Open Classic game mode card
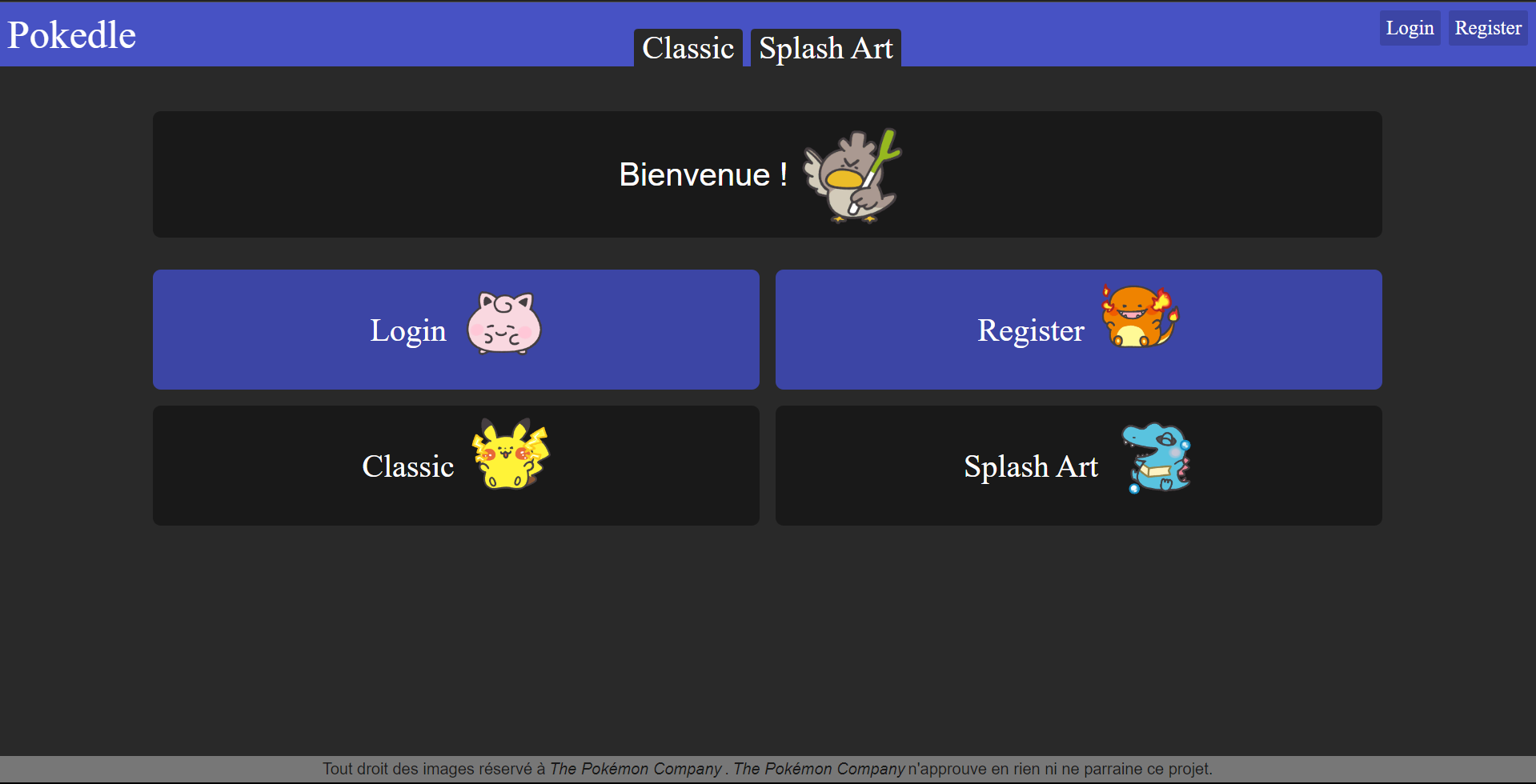 455,466
